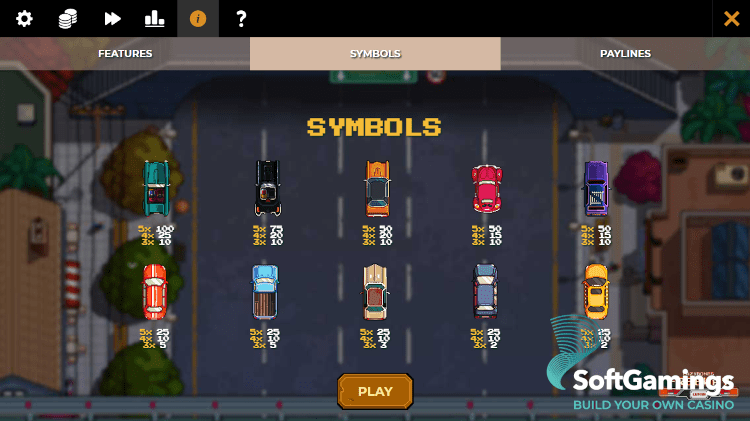
Task: Activate the fast-forward autoplay icon
Action: point(112,19)
